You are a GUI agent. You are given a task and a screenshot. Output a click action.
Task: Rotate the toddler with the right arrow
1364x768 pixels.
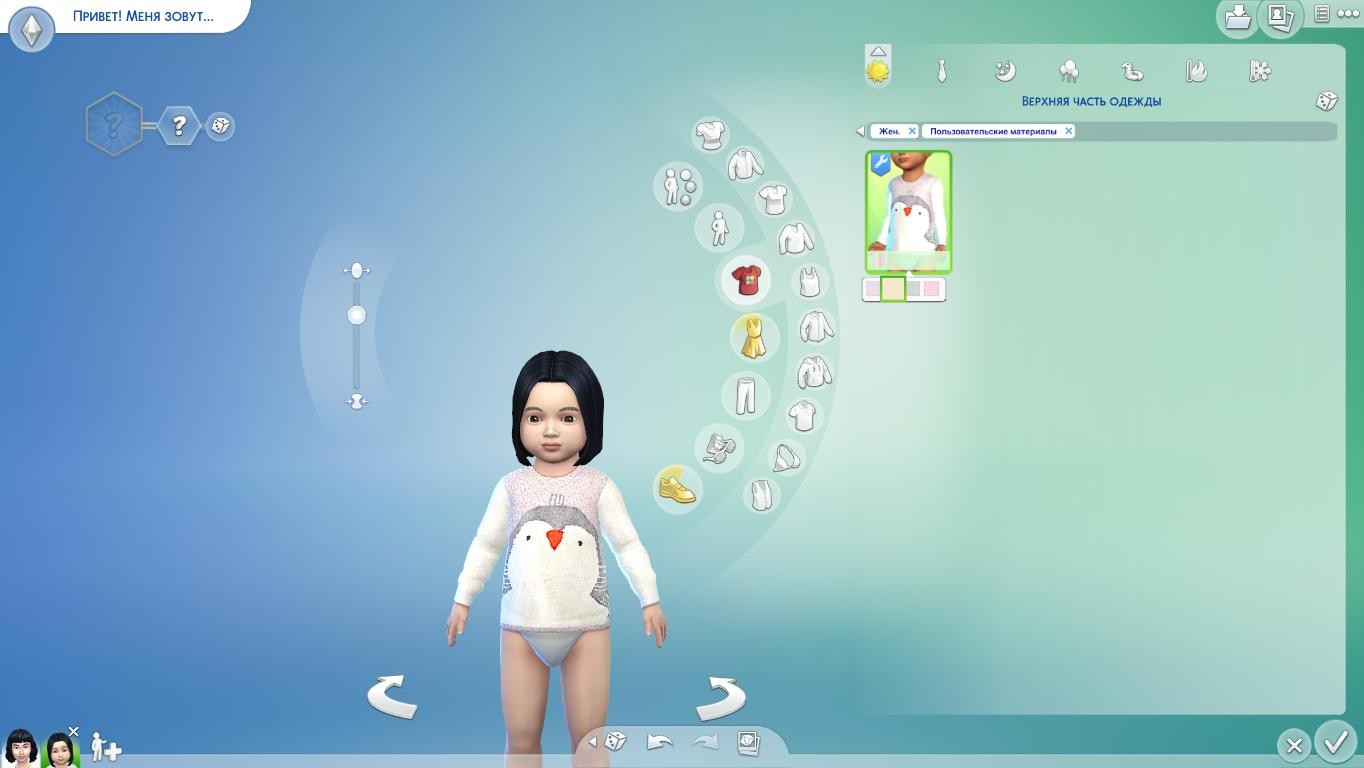[721, 698]
